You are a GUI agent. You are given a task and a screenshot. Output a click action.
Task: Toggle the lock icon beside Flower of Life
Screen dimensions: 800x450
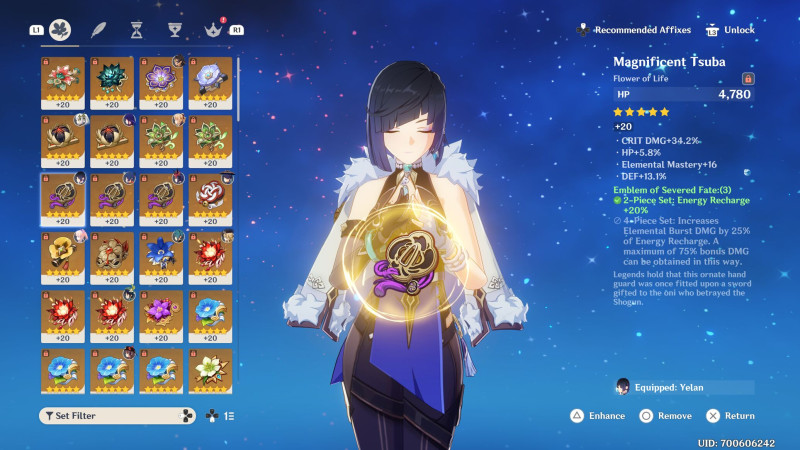point(747,78)
